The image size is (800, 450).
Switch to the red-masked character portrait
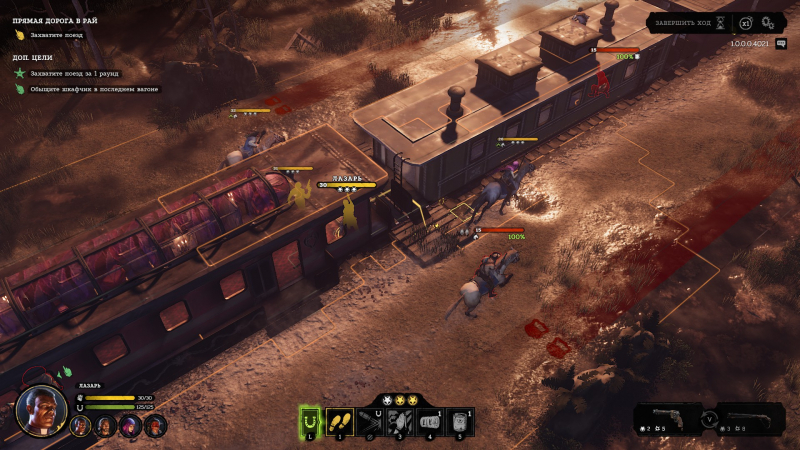pyautogui.click(x=154, y=426)
